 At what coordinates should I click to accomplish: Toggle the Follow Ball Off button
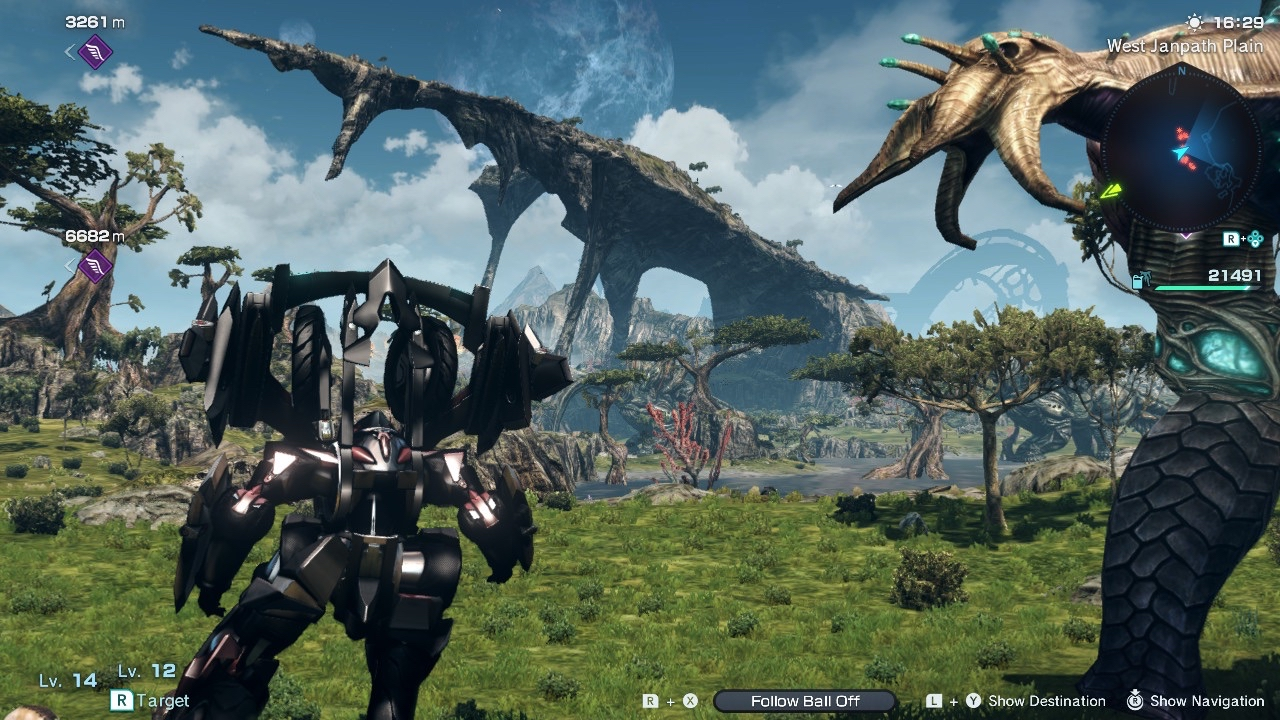click(805, 701)
